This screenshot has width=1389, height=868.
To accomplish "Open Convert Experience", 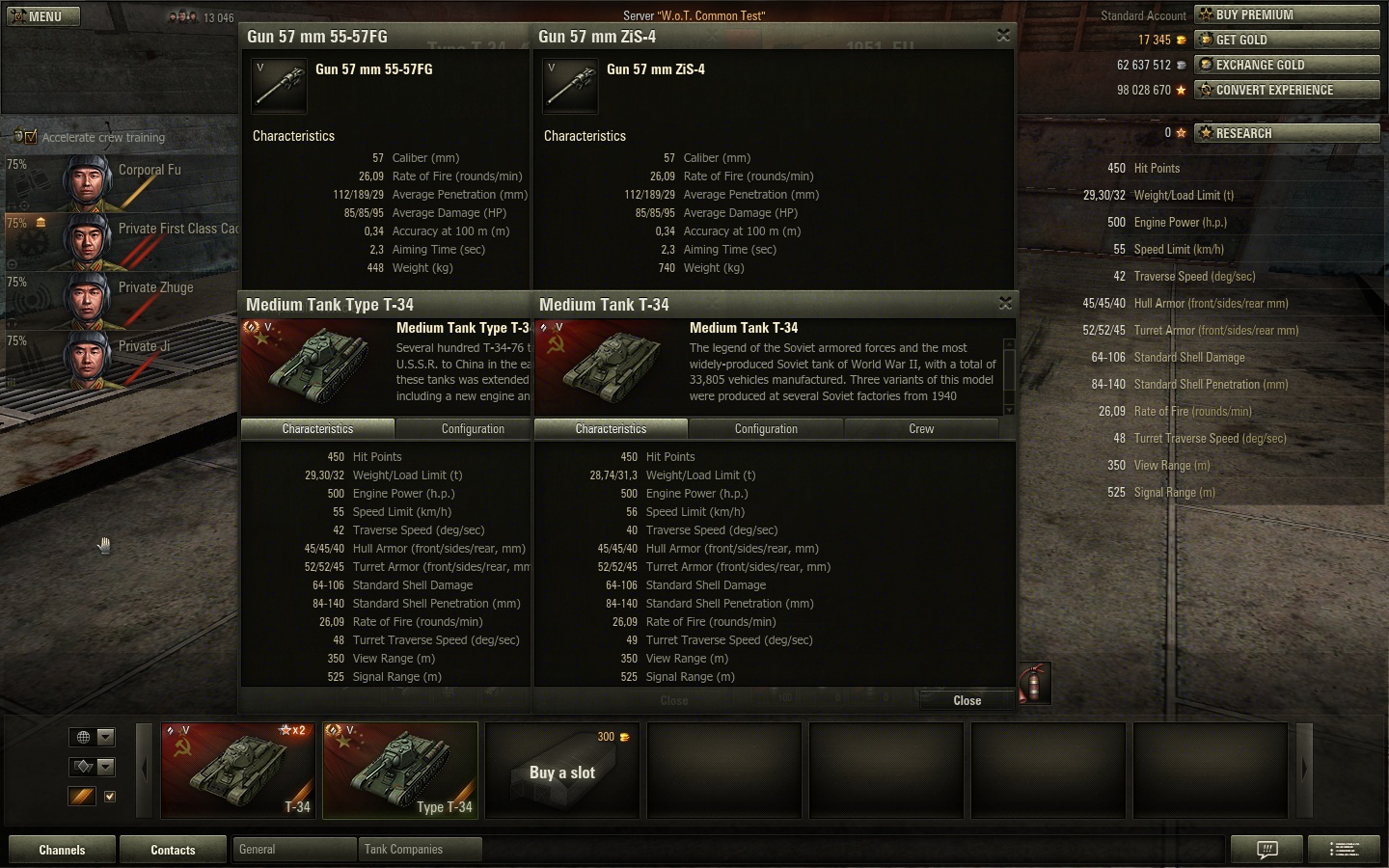I will coord(1287,90).
